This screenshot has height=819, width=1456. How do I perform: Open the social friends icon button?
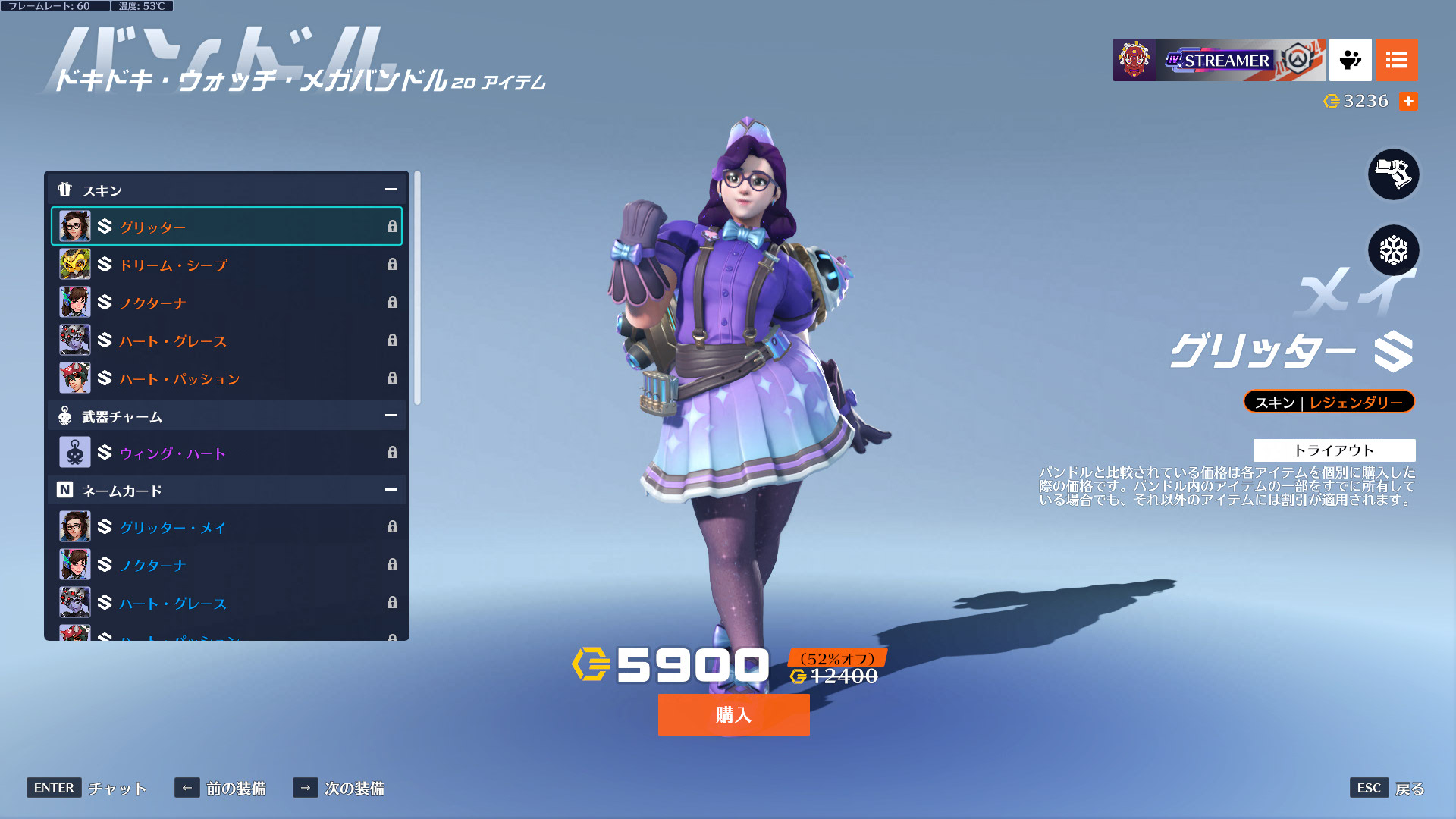click(x=1350, y=60)
